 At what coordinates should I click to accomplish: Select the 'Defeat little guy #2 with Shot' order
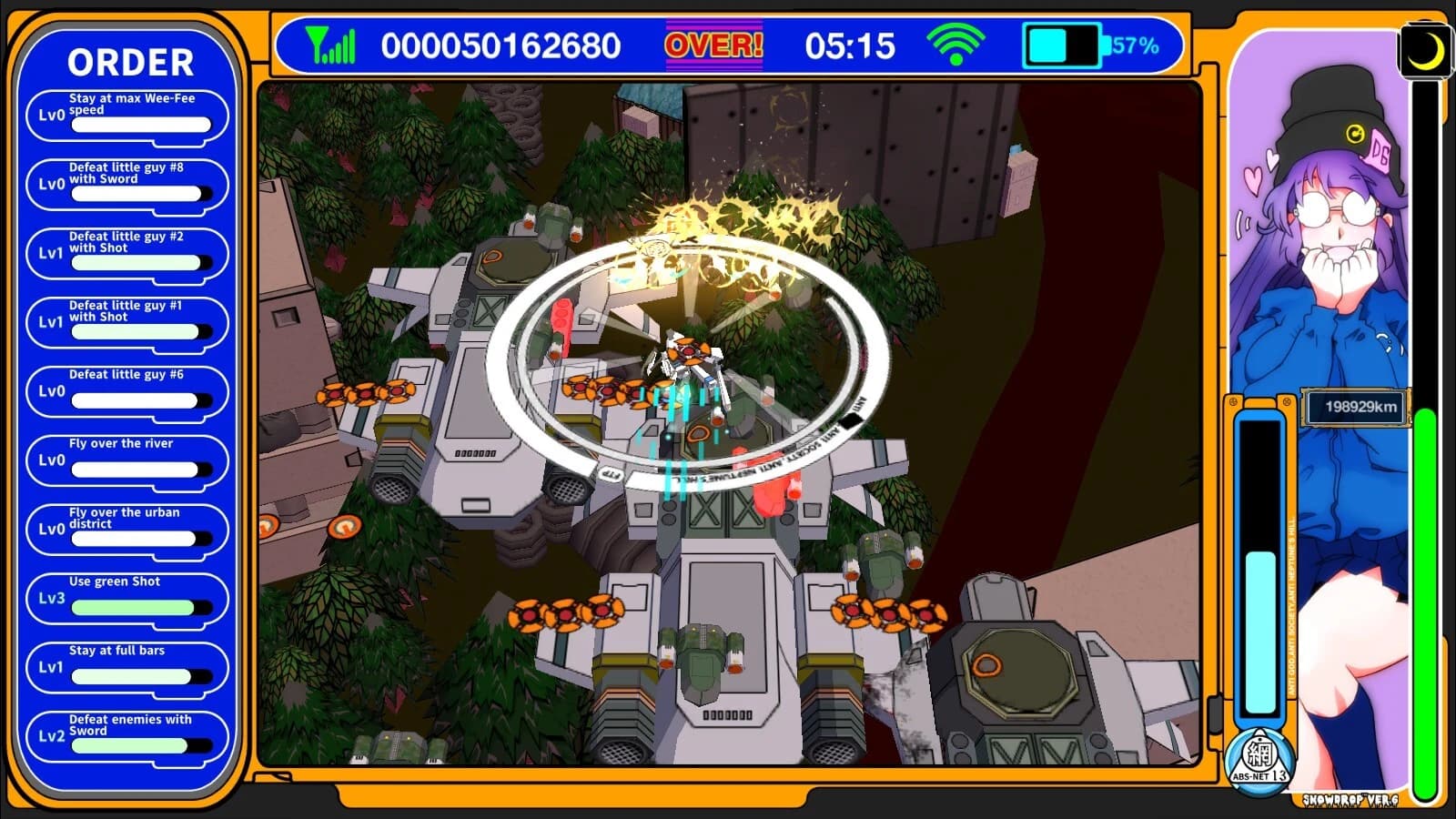point(127,251)
